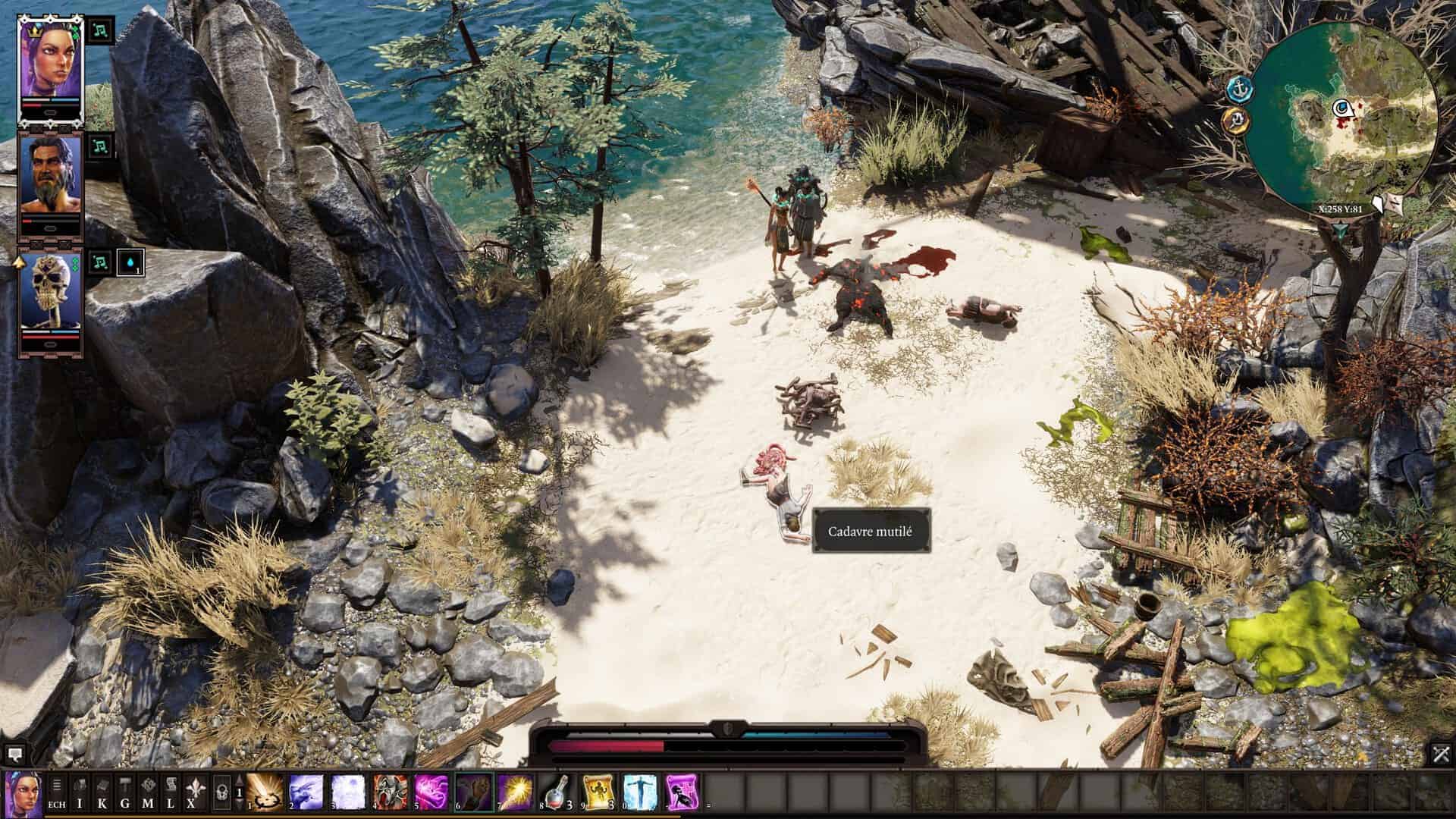Image resolution: width=1456 pixels, height=819 pixels.
Task: Activate the red armored figure skill in slot 4
Action: click(x=391, y=792)
